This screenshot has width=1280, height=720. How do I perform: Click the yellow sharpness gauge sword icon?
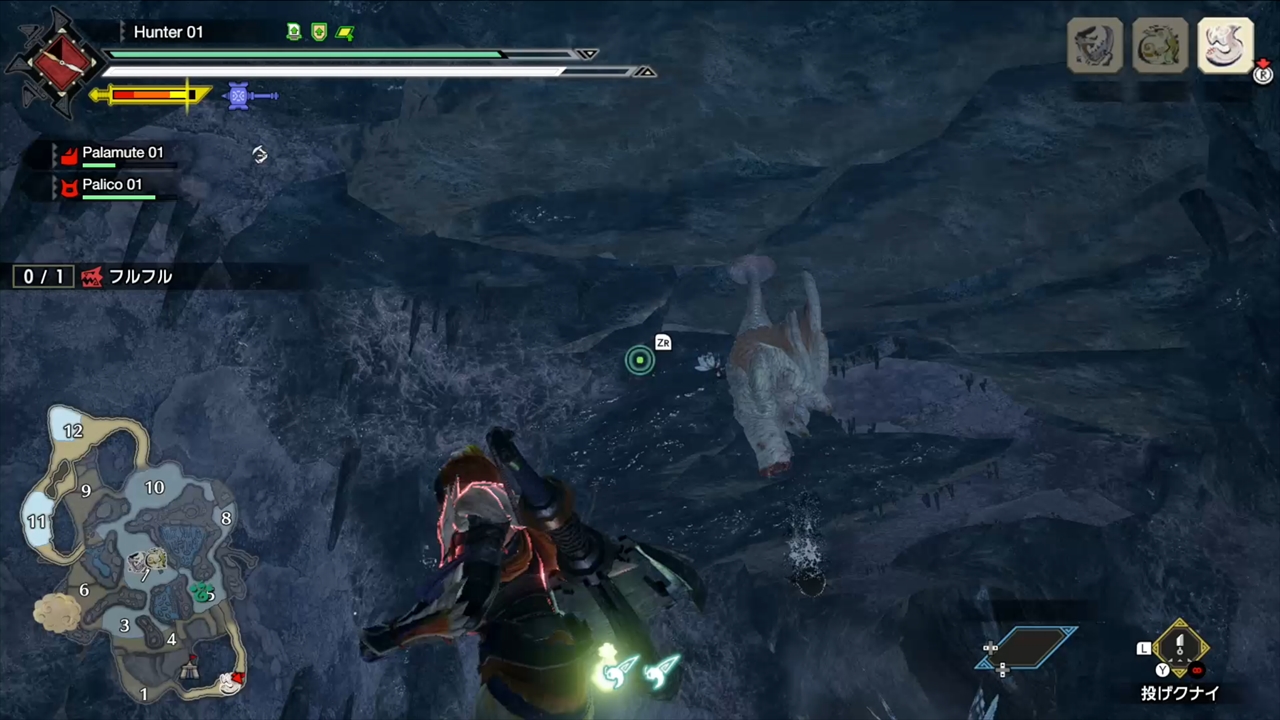(150, 95)
